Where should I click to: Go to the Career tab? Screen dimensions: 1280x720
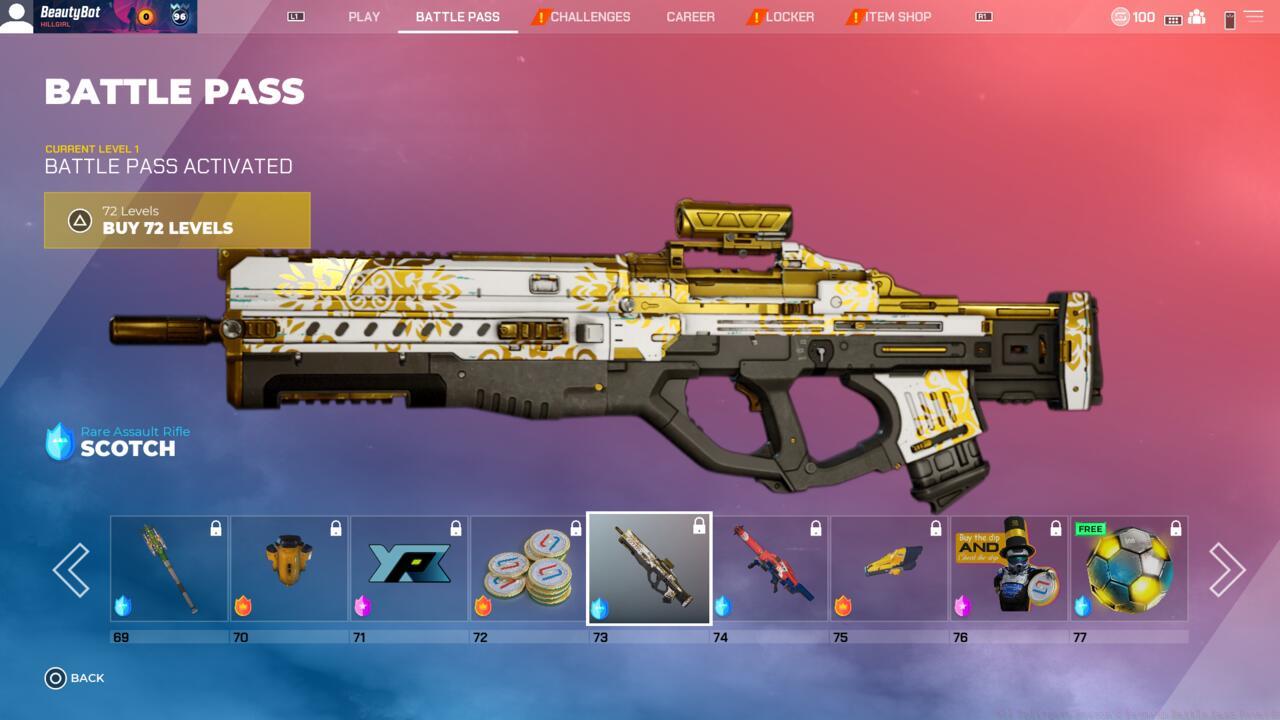tap(690, 17)
